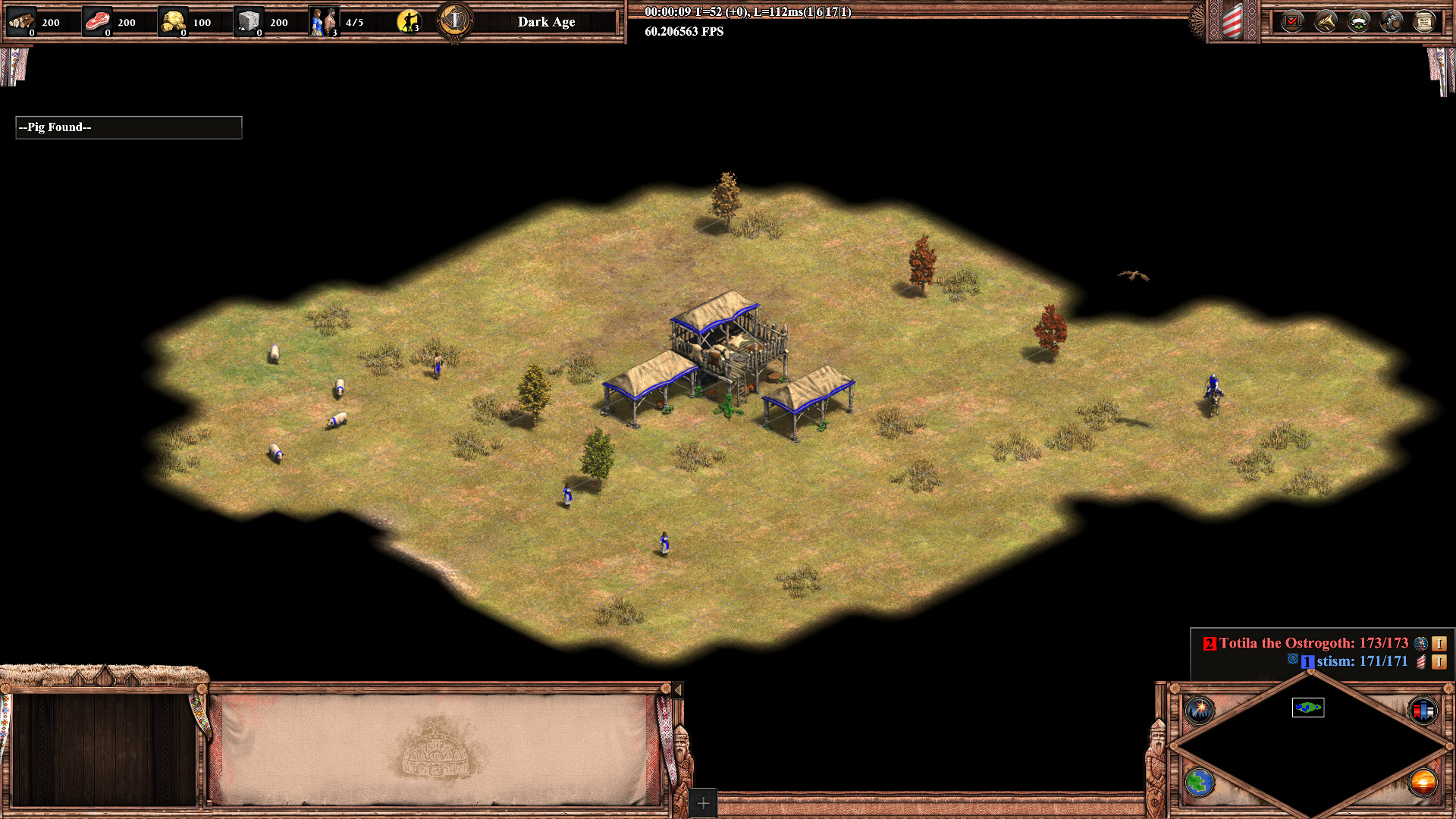
Task: Click the plus button on bottom bar
Action: click(703, 803)
